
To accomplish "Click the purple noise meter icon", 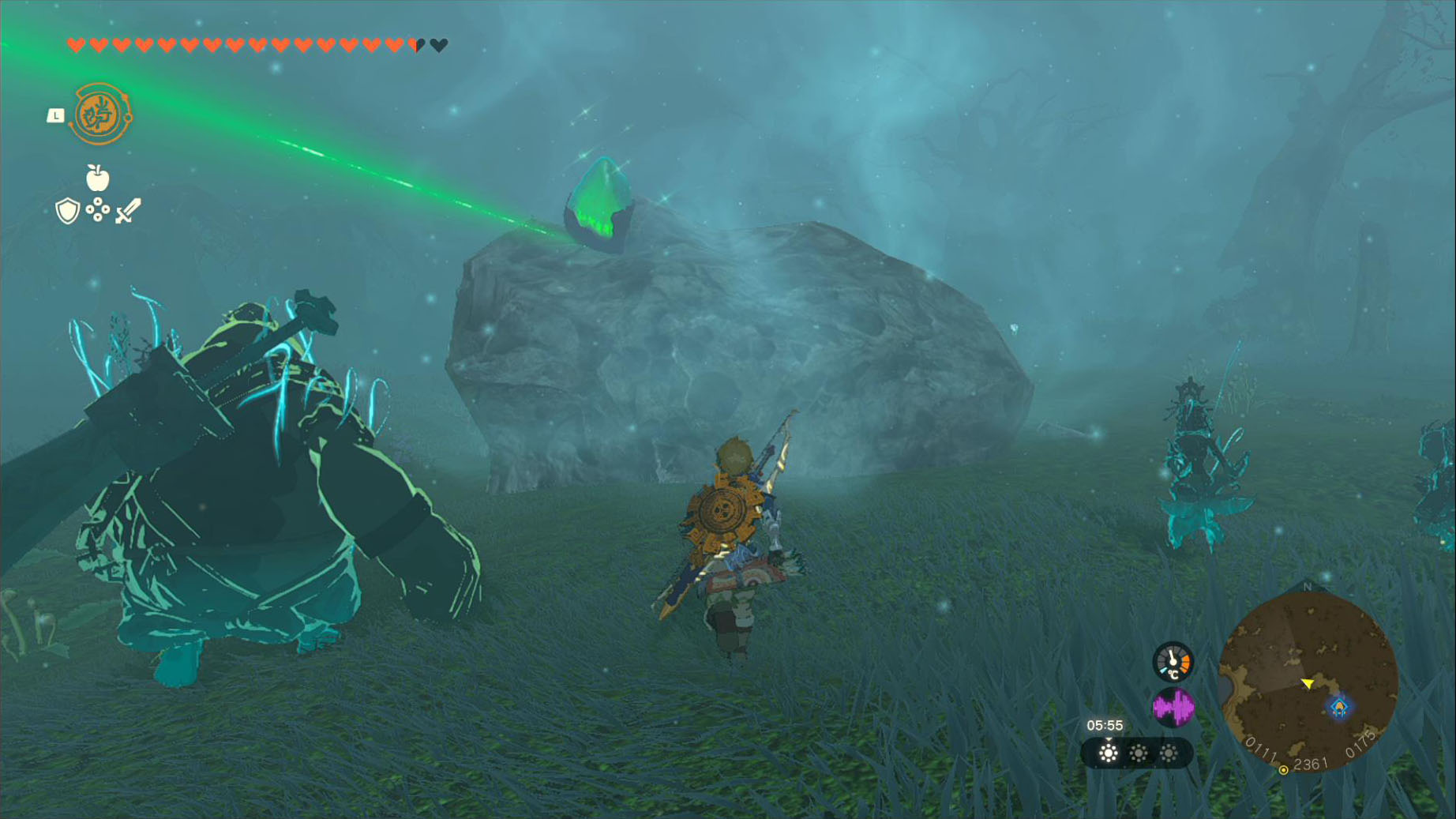I will 1173,707.
